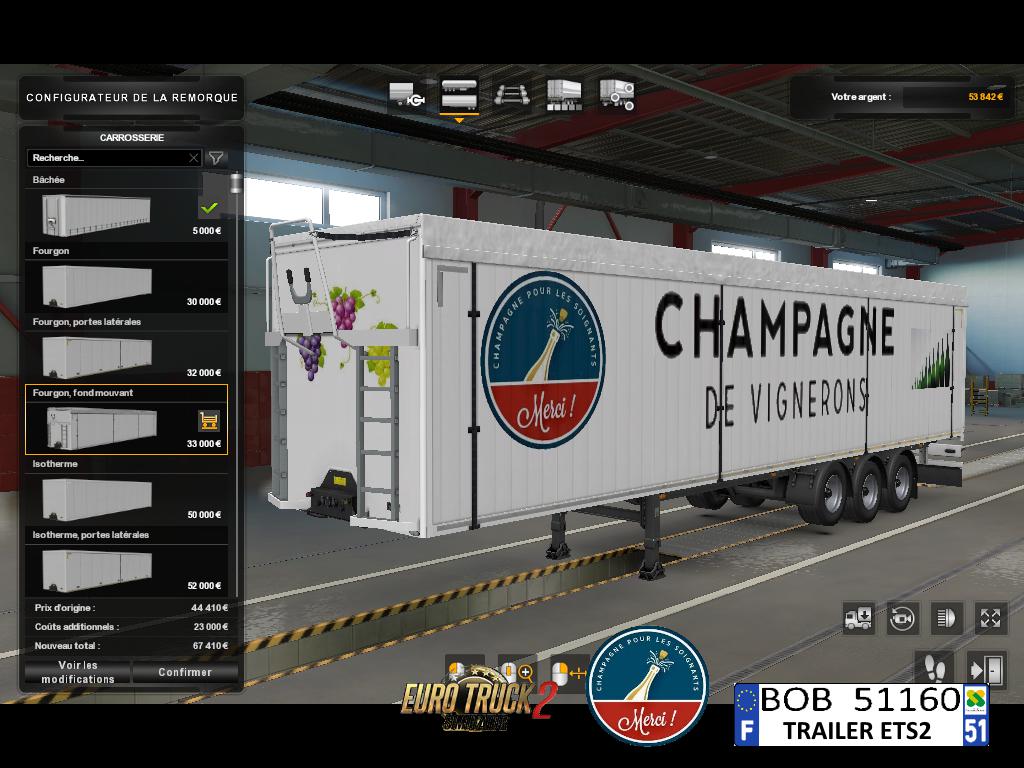The height and width of the screenshot is (768, 1024).
Task: Click the Recherche search field
Action: coord(106,158)
